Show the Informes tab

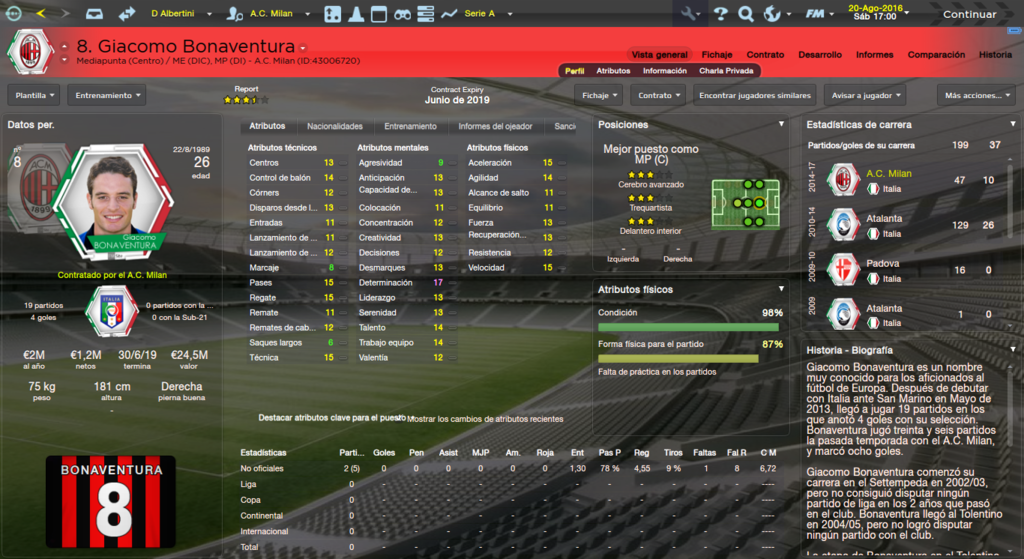tap(875, 54)
